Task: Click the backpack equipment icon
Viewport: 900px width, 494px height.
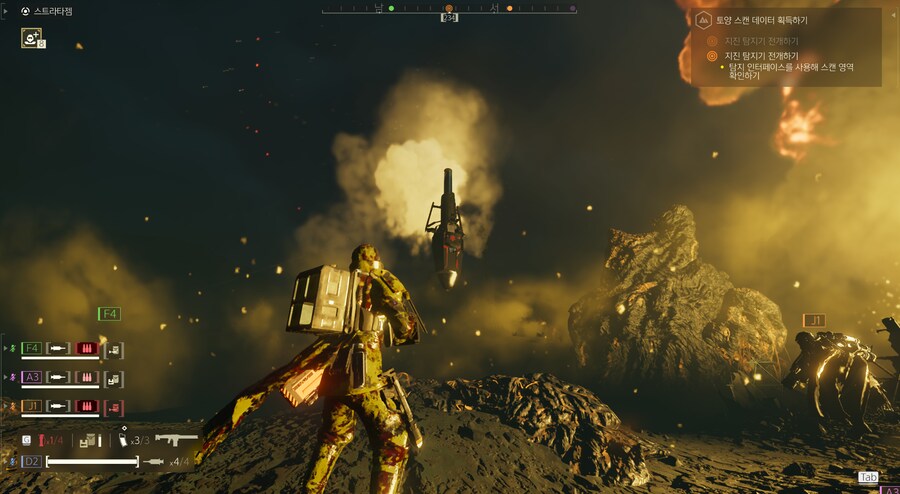Action: pyautogui.click(x=91, y=440)
